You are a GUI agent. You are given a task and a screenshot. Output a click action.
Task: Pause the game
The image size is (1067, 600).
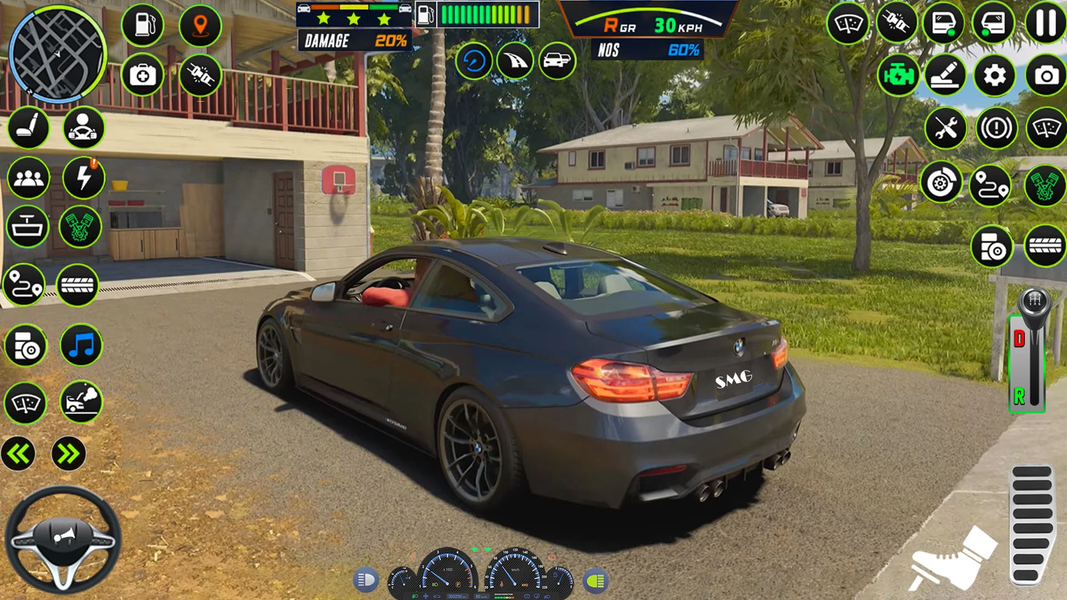pyautogui.click(x=1045, y=23)
